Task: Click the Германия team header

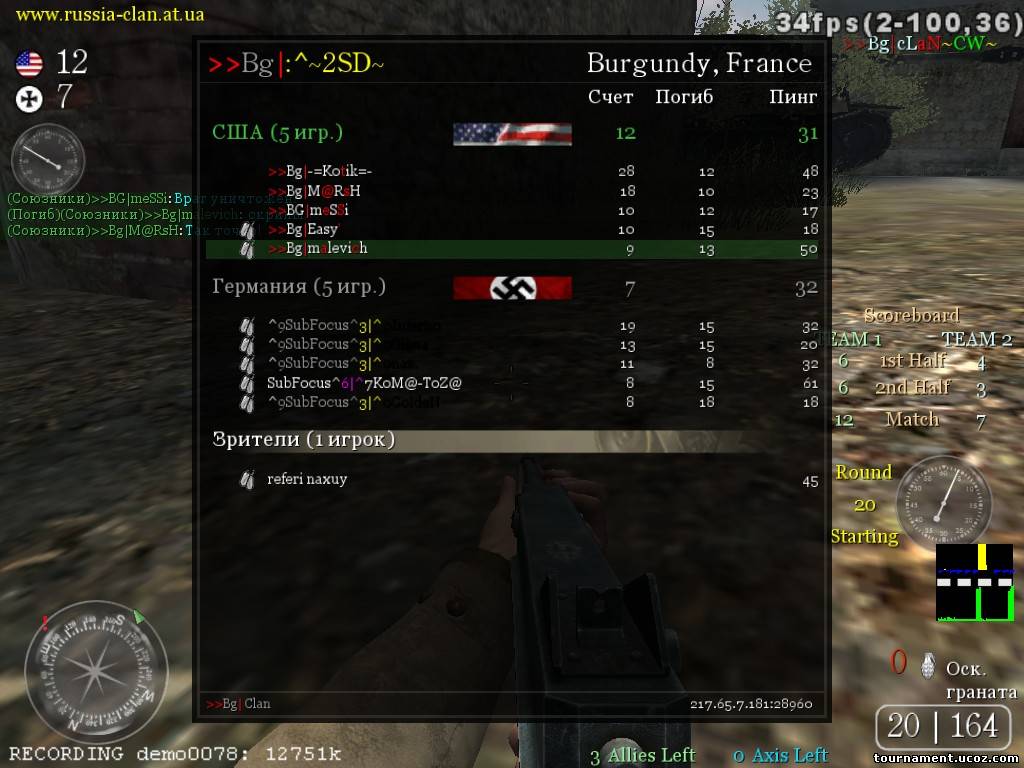Action: (299, 287)
